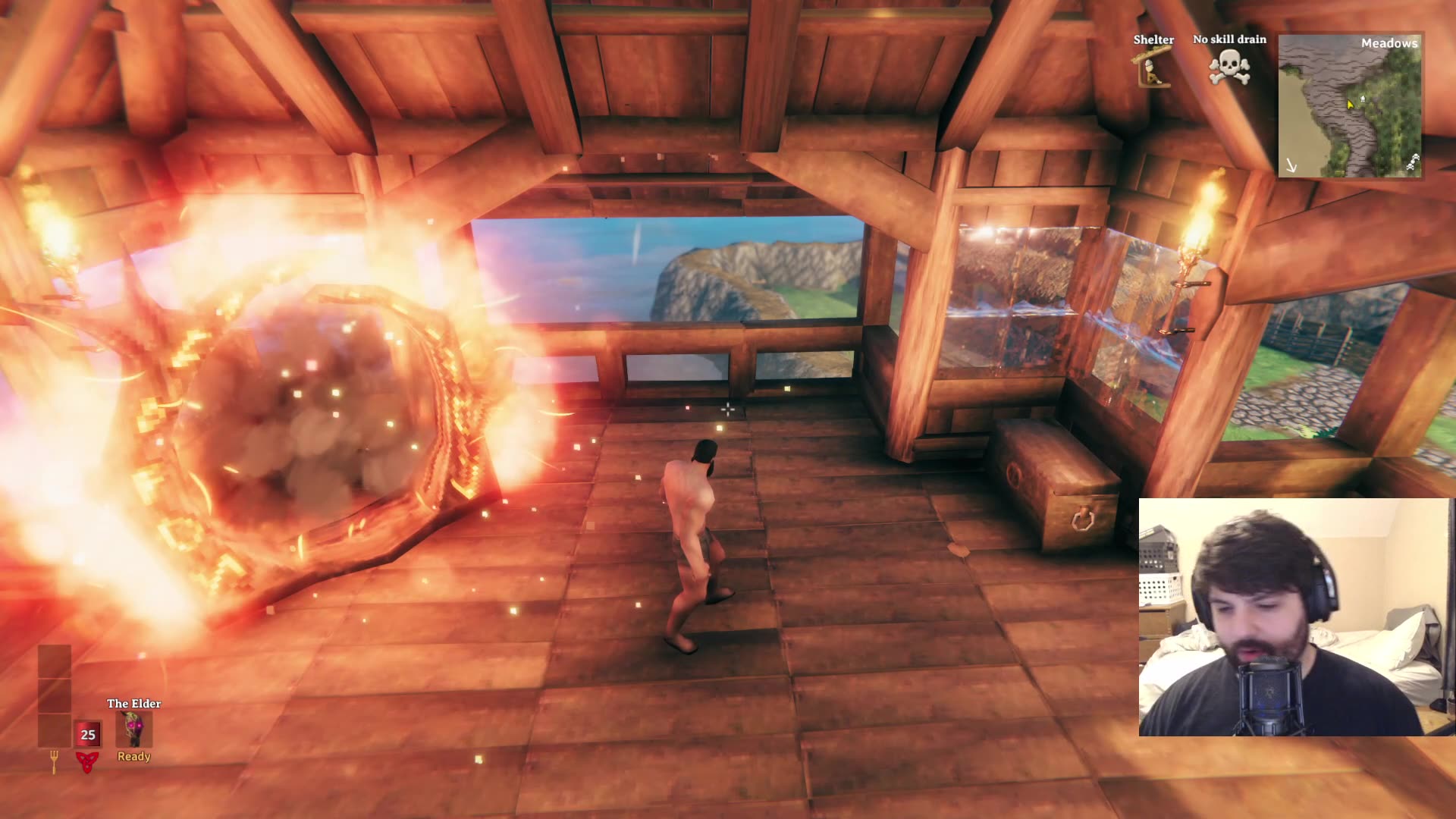Image resolution: width=1456 pixels, height=819 pixels.
Task: Click the fork food slot icon
Action: (x=54, y=761)
